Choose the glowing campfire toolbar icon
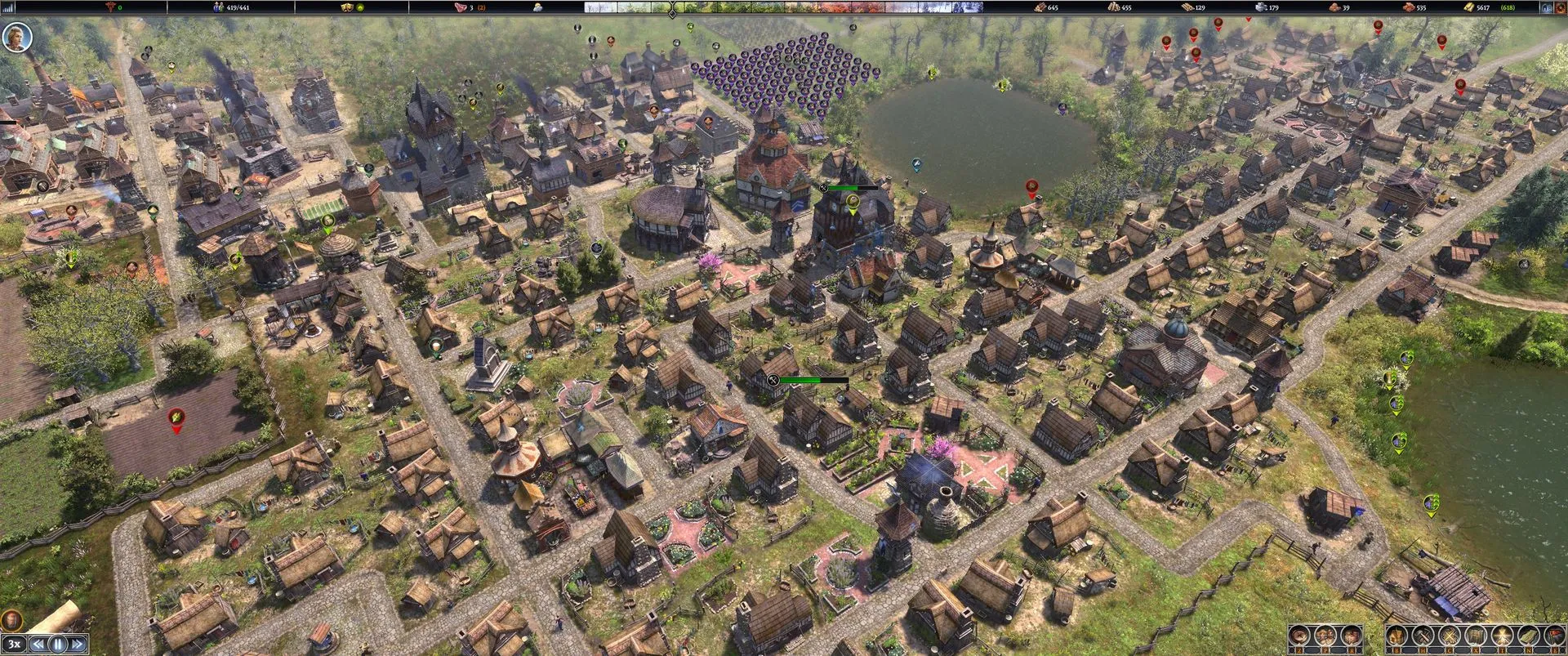This screenshot has width=1568, height=656. pyautogui.click(x=1502, y=636)
